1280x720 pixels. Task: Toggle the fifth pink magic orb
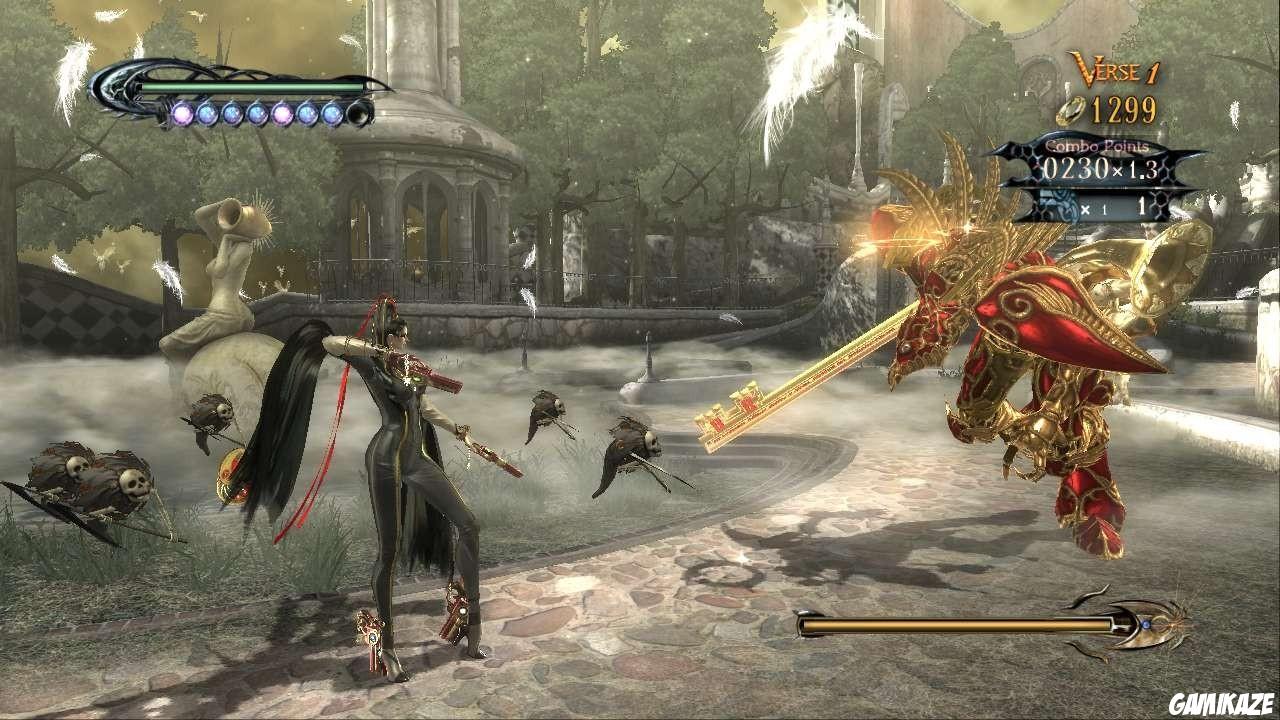(x=283, y=113)
